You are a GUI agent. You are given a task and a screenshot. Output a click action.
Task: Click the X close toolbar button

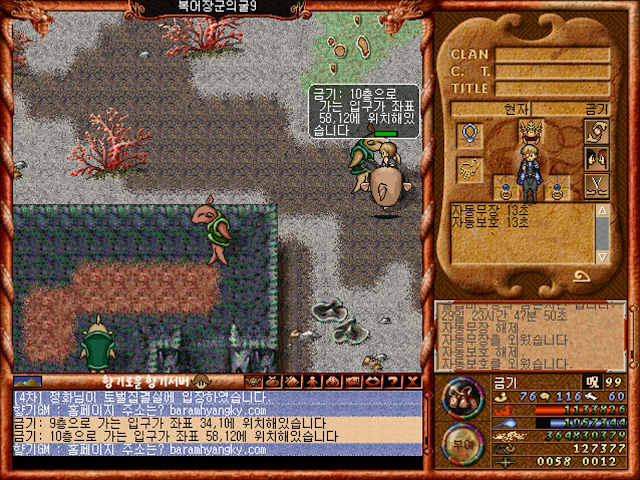[x=413, y=381]
